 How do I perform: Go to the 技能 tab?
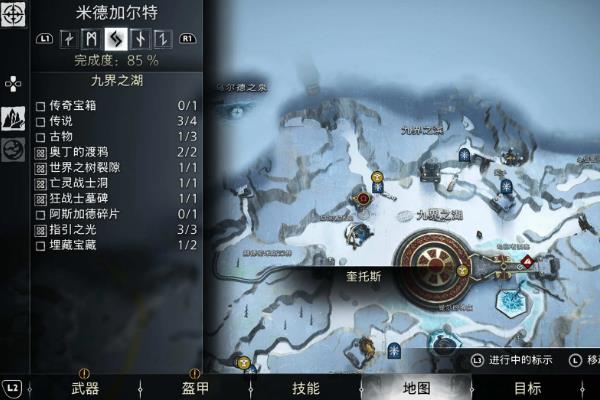(306, 388)
